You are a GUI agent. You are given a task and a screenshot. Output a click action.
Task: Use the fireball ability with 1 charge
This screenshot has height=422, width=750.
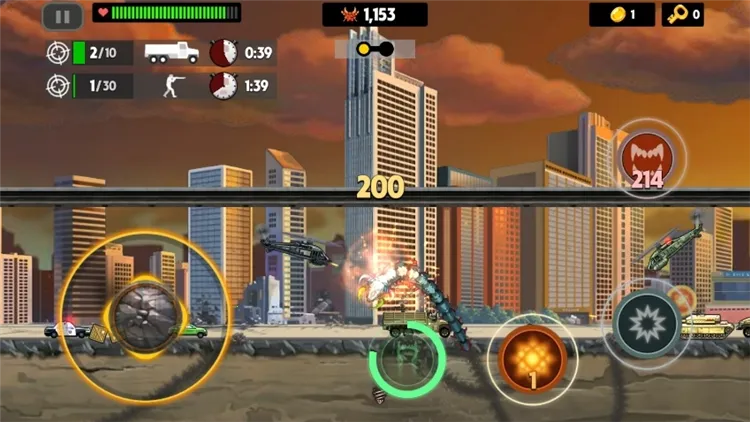(533, 356)
